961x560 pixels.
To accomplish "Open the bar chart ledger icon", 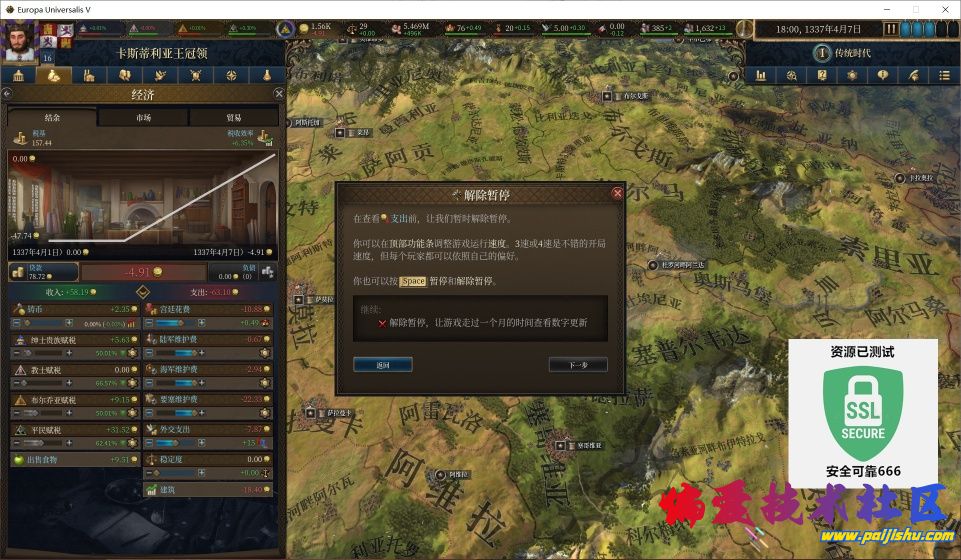I will point(760,75).
